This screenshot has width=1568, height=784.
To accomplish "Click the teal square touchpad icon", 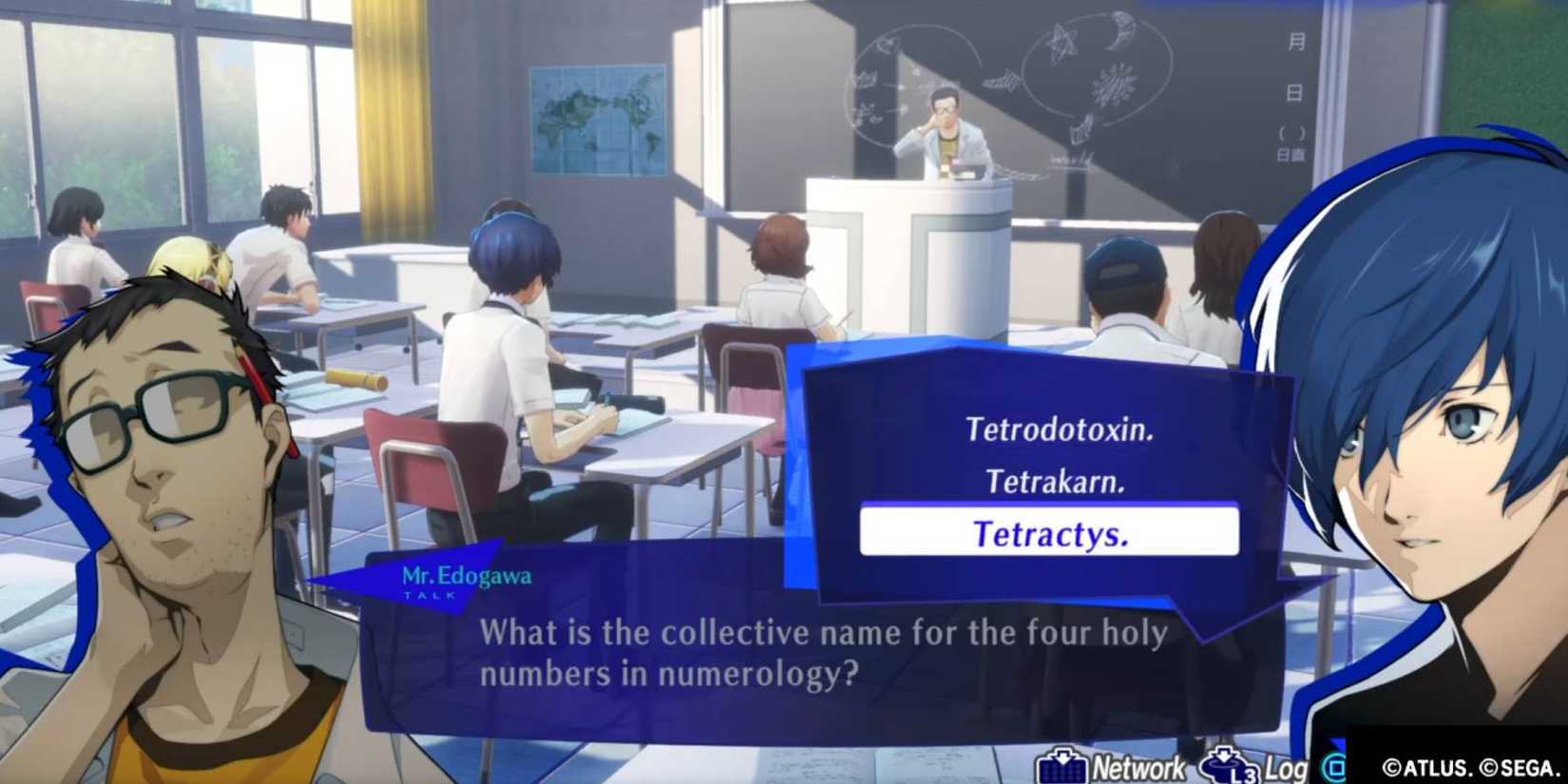I will [1334, 765].
